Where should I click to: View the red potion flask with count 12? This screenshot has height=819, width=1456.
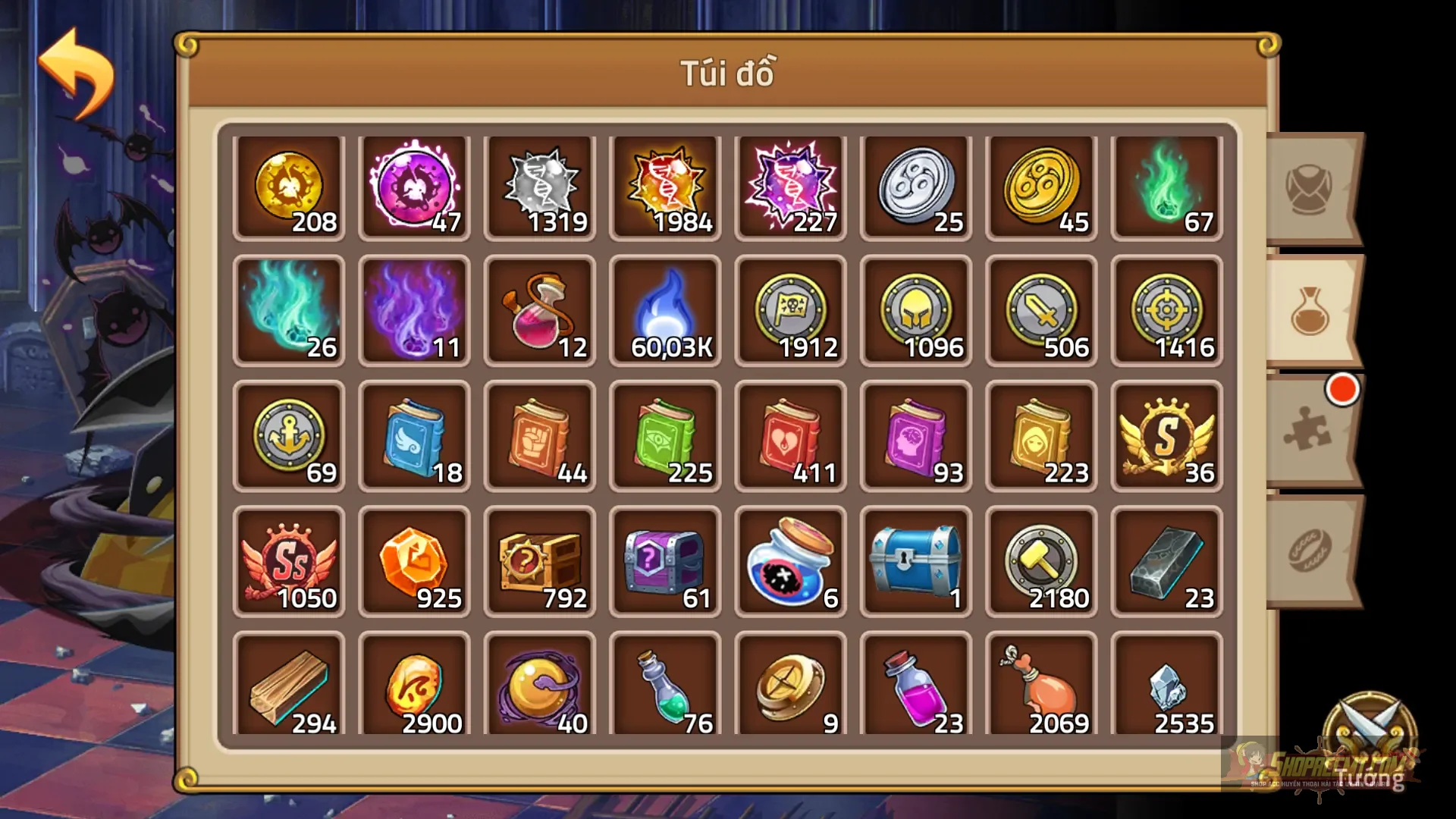(540, 309)
